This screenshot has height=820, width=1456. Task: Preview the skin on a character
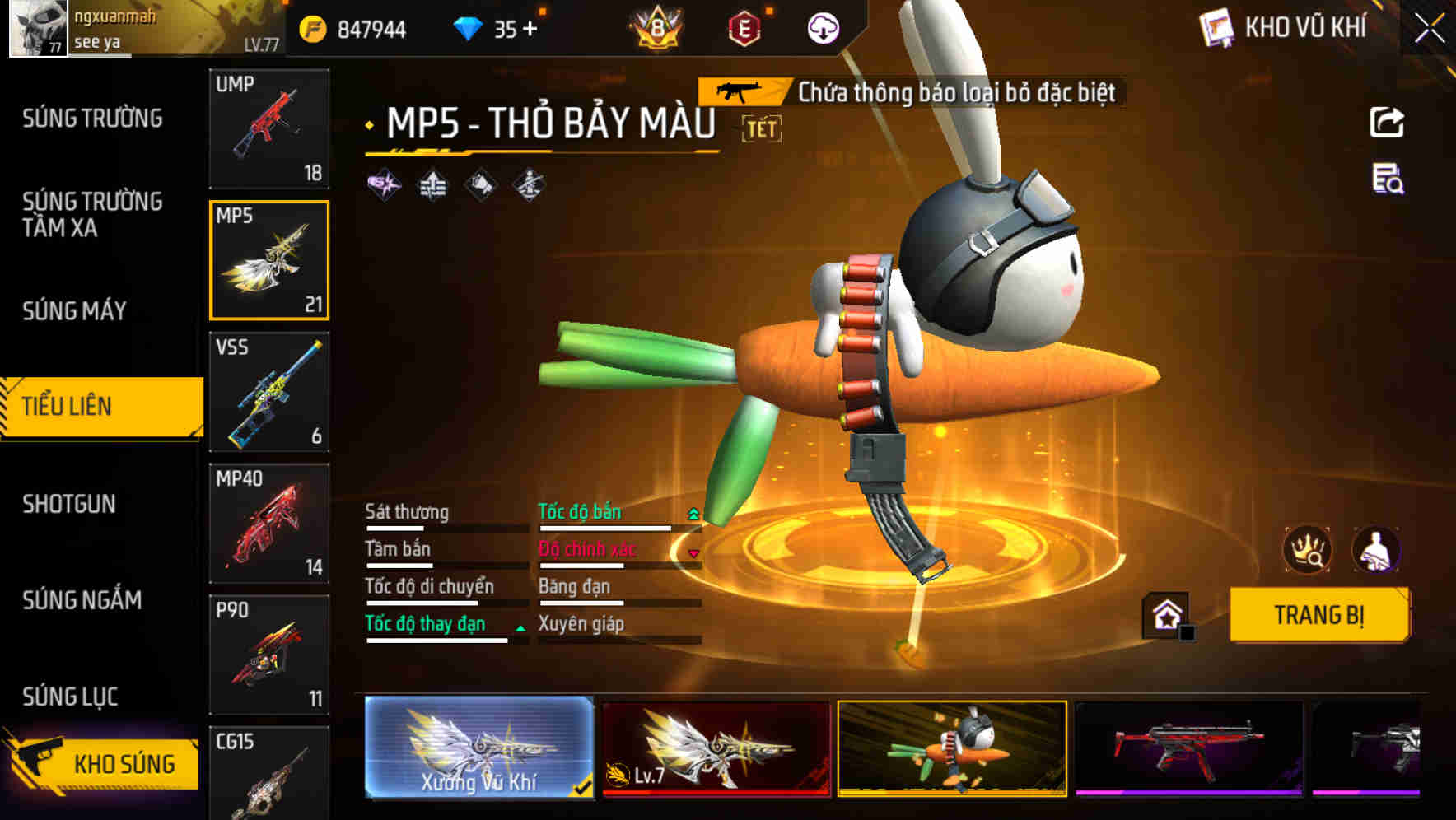pos(1375,550)
